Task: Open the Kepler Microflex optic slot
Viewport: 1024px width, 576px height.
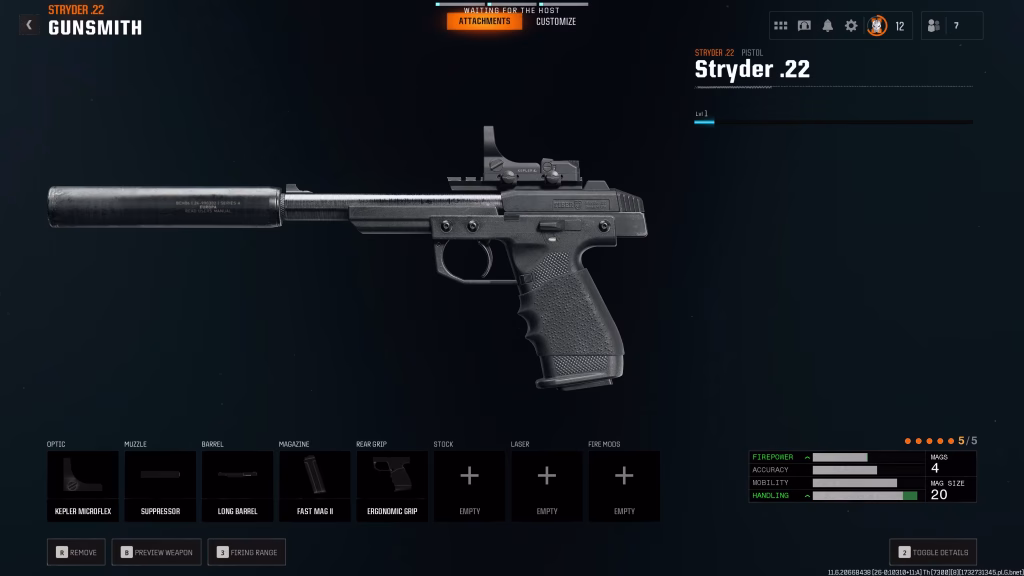Action: 82,486
